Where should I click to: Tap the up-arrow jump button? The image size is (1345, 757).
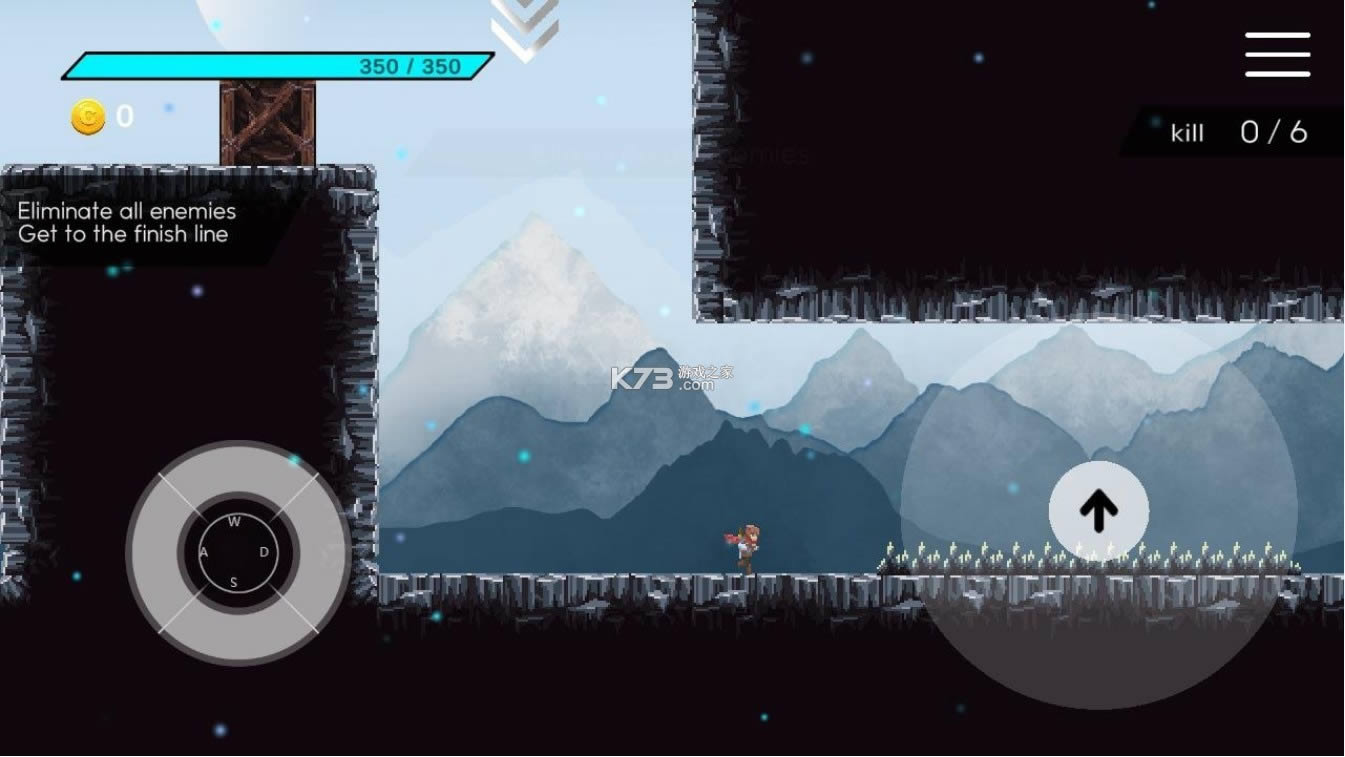point(1098,511)
